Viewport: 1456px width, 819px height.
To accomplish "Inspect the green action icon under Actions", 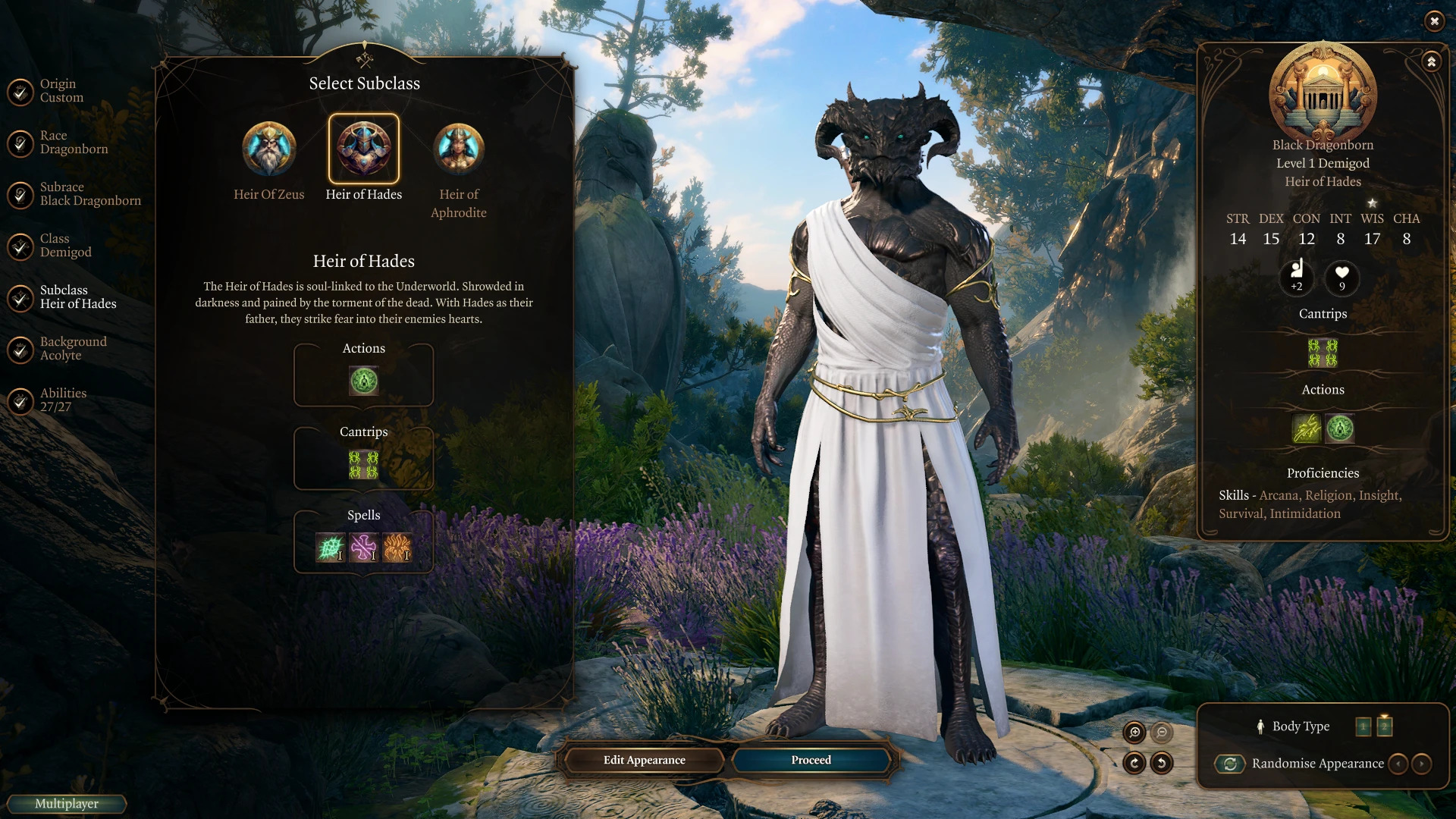I will coord(364,381).
